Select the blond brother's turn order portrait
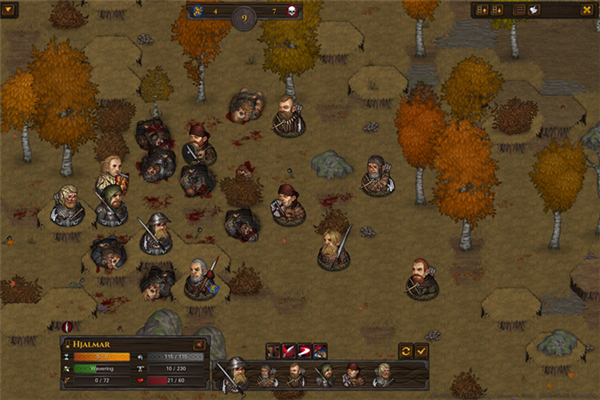Viewport: 600px width, 400px height. coord(383,375)
